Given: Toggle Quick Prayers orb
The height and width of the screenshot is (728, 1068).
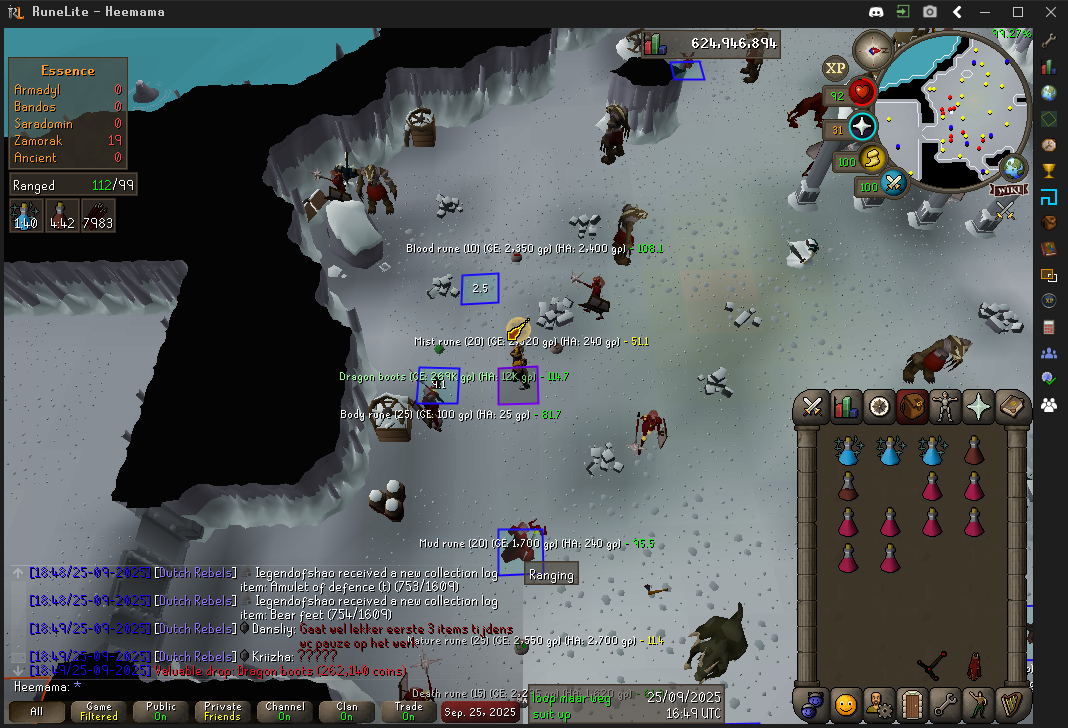Looking at the screenshot, I should pos(862,127).
